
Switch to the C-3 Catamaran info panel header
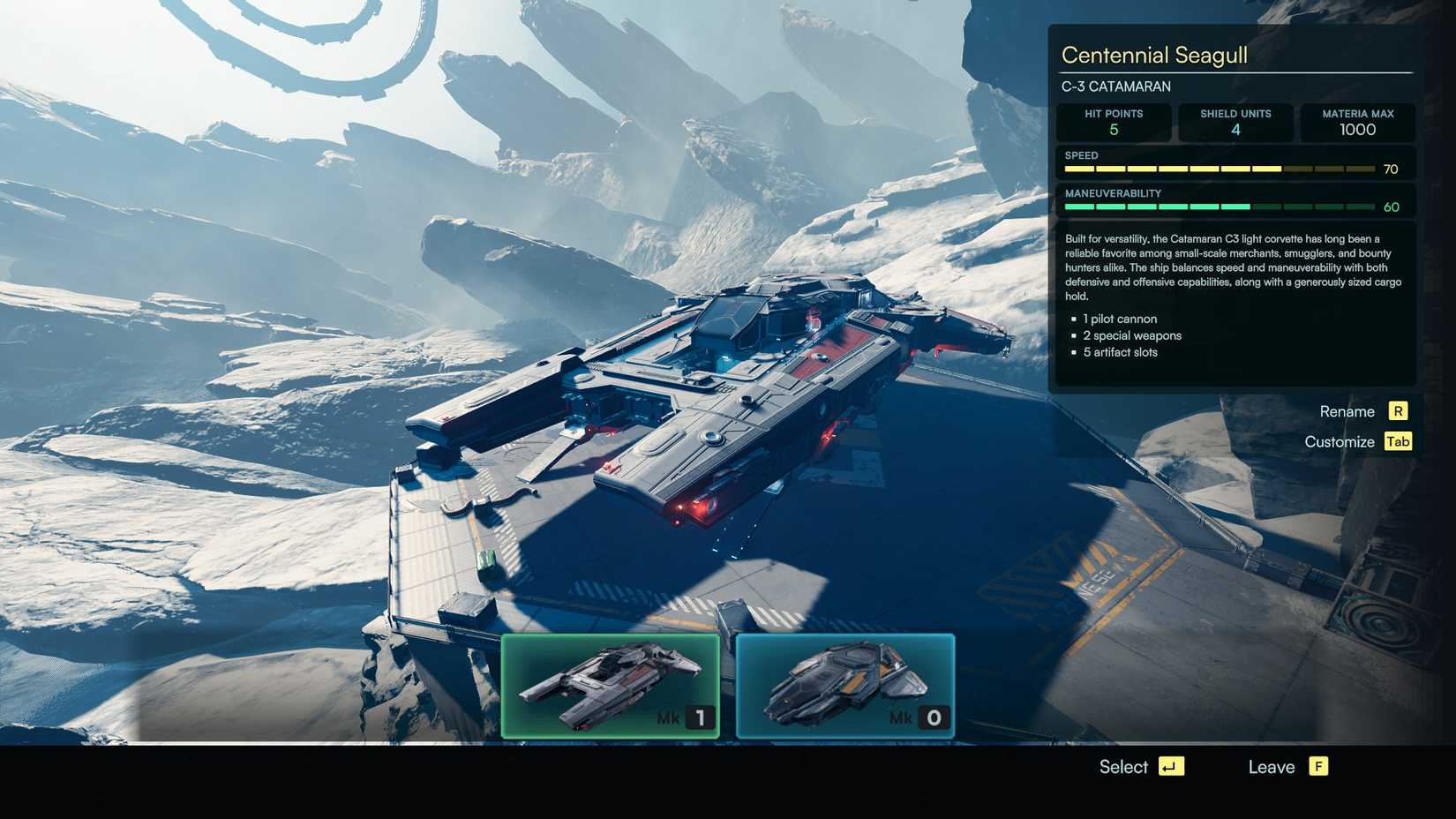click(x=1115, y=86)
